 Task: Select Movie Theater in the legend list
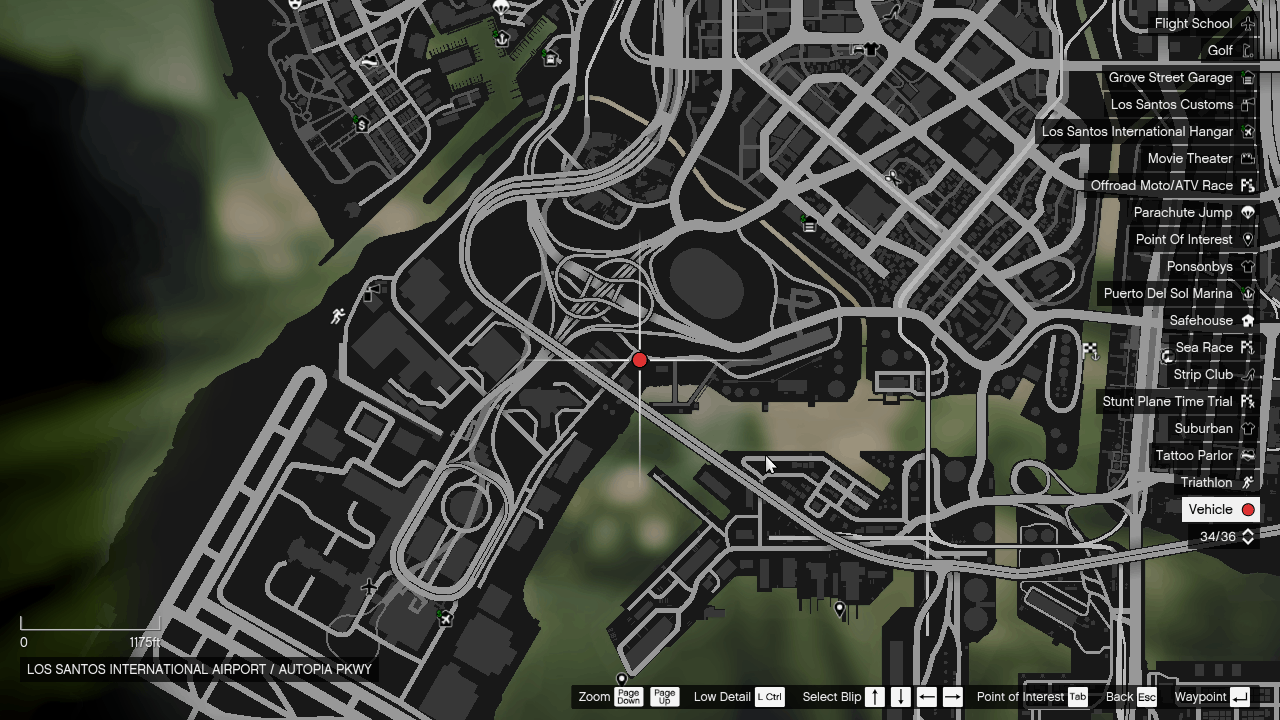[1190, 158]
